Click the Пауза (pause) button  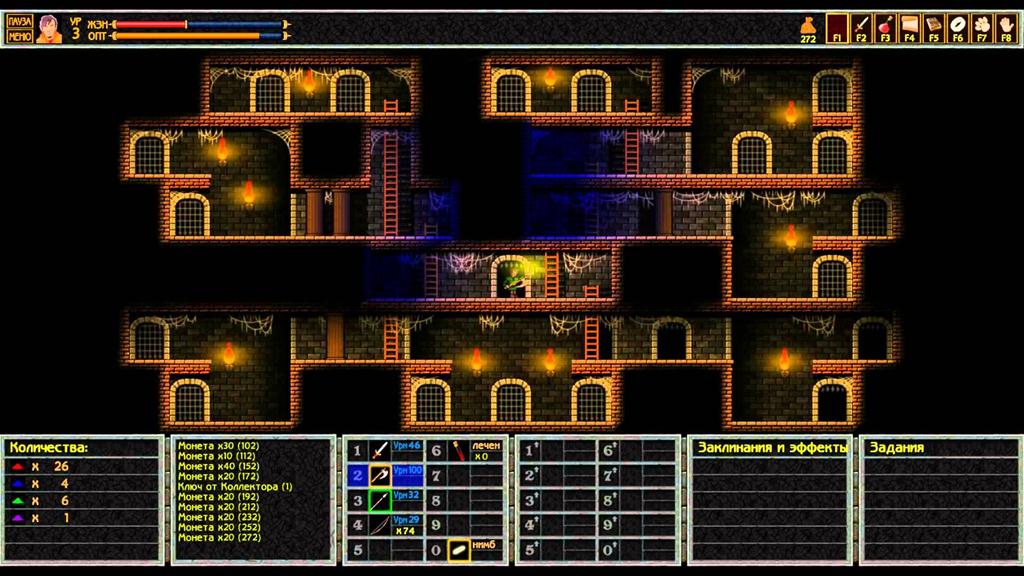(x=20, y=21)
